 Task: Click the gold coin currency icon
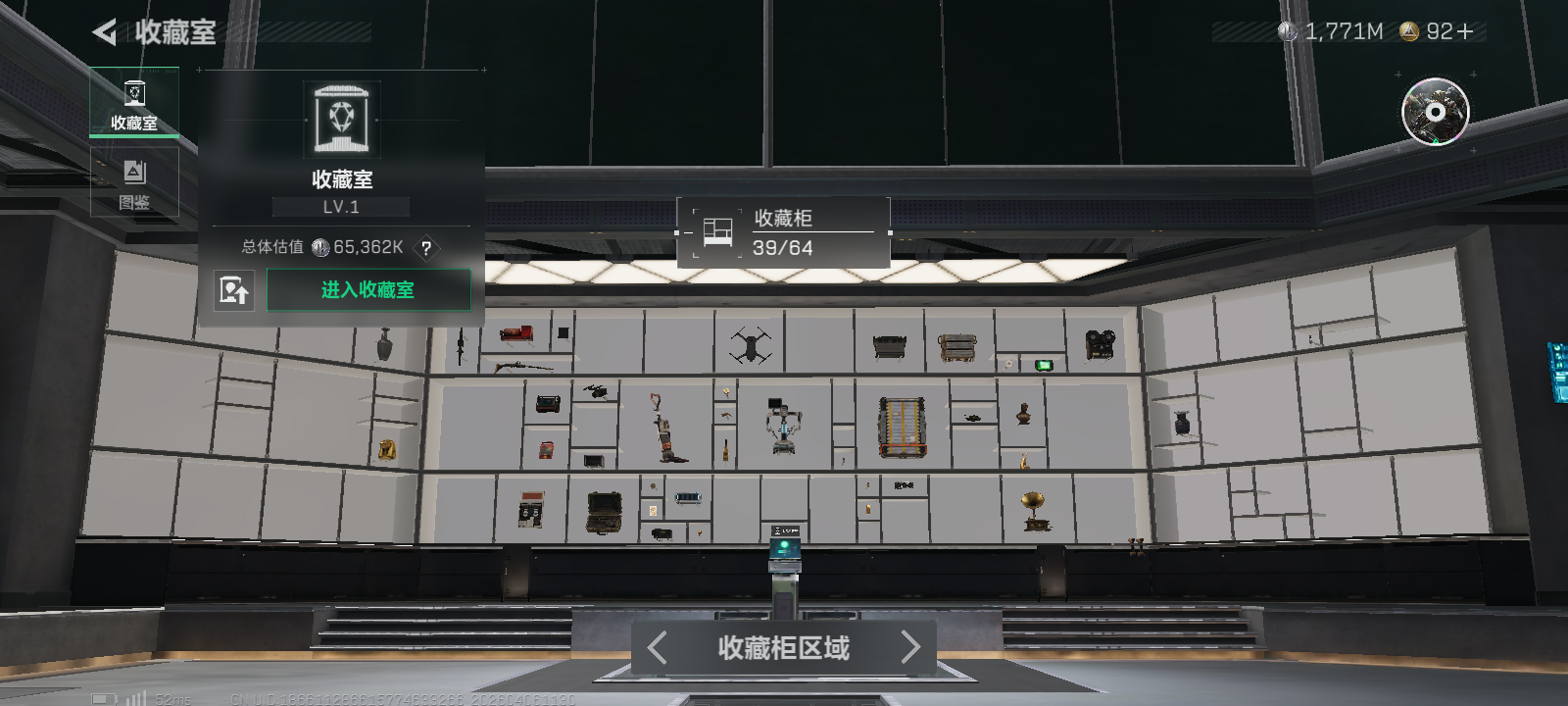(x=1408, y=30)
